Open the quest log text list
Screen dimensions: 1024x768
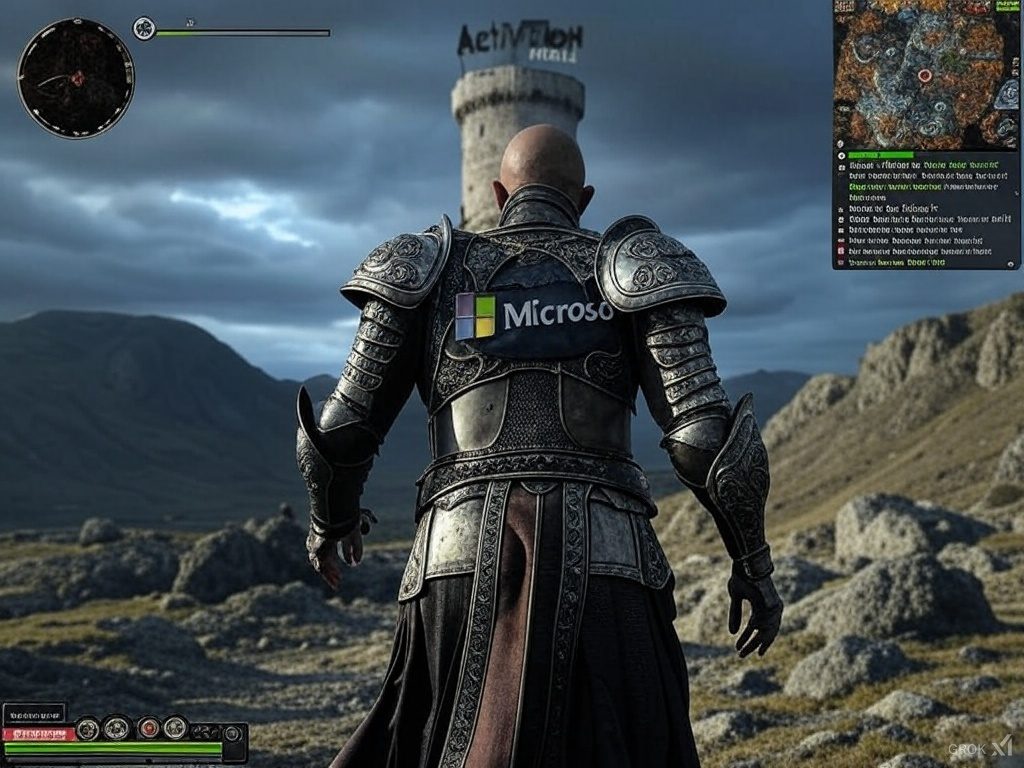click(925, 214)
